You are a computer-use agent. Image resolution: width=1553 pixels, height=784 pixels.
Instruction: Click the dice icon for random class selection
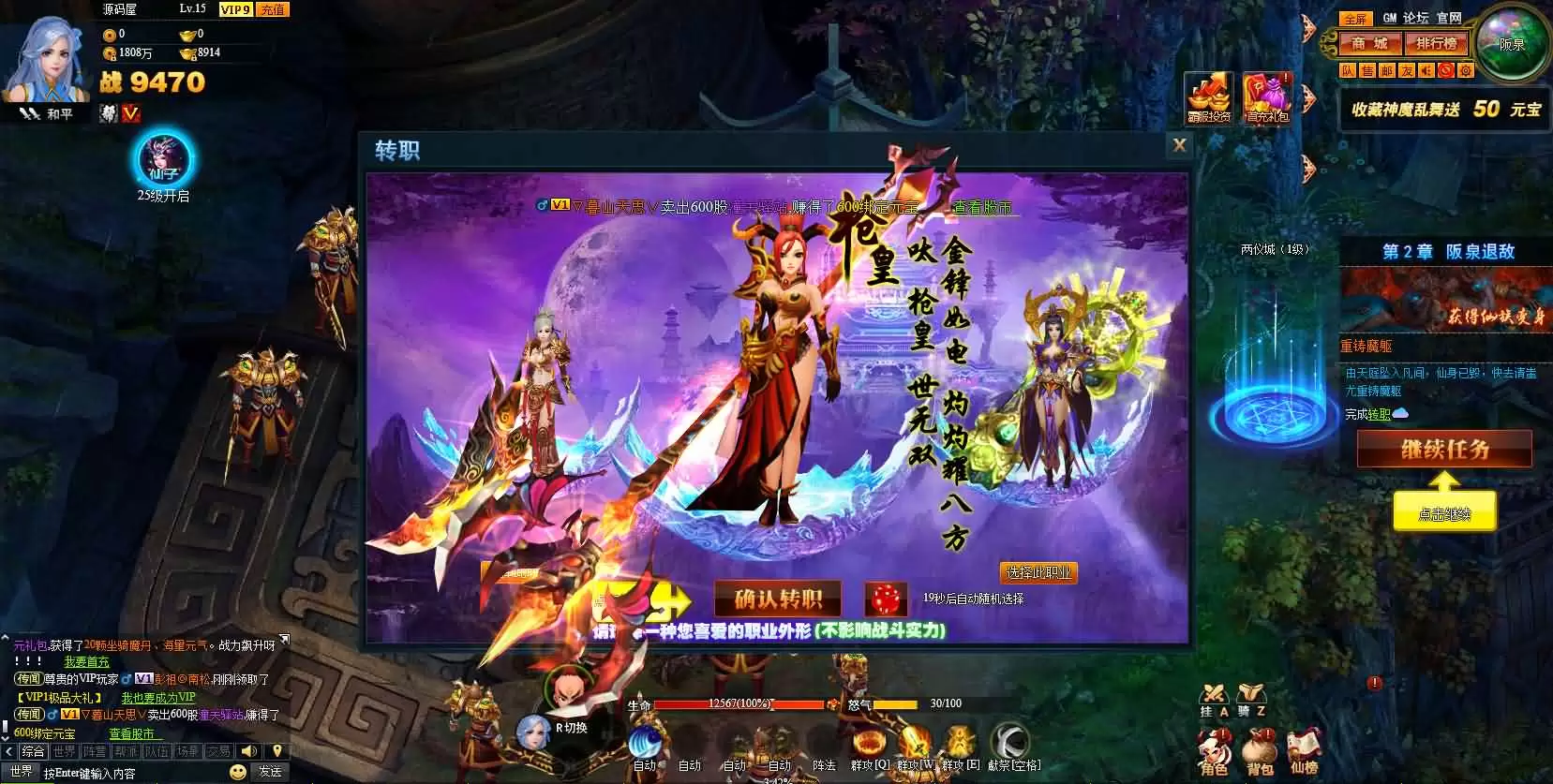(x=884, y=599)
